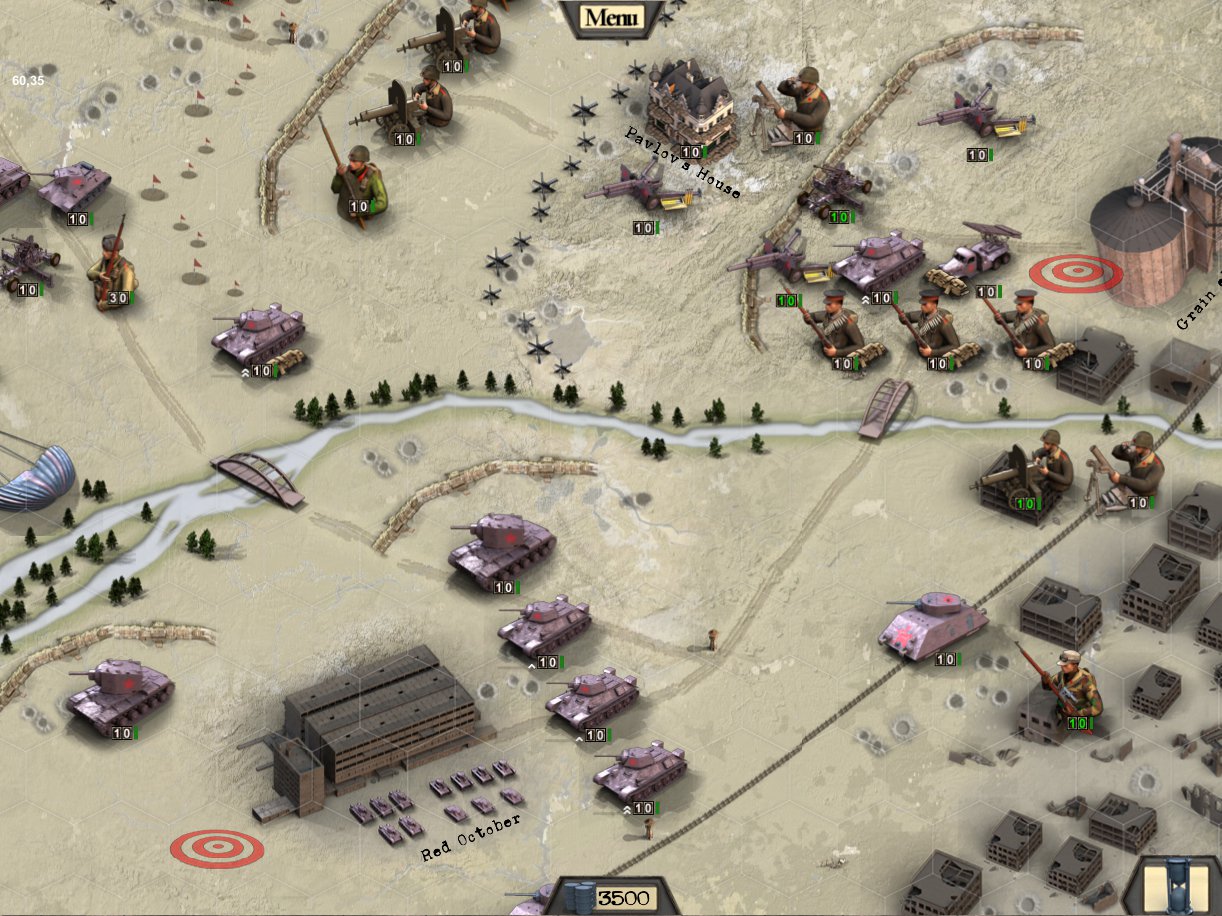Open the Menu at the top
The width and height of the screenshot is (1222, 916).
point(610,17)
